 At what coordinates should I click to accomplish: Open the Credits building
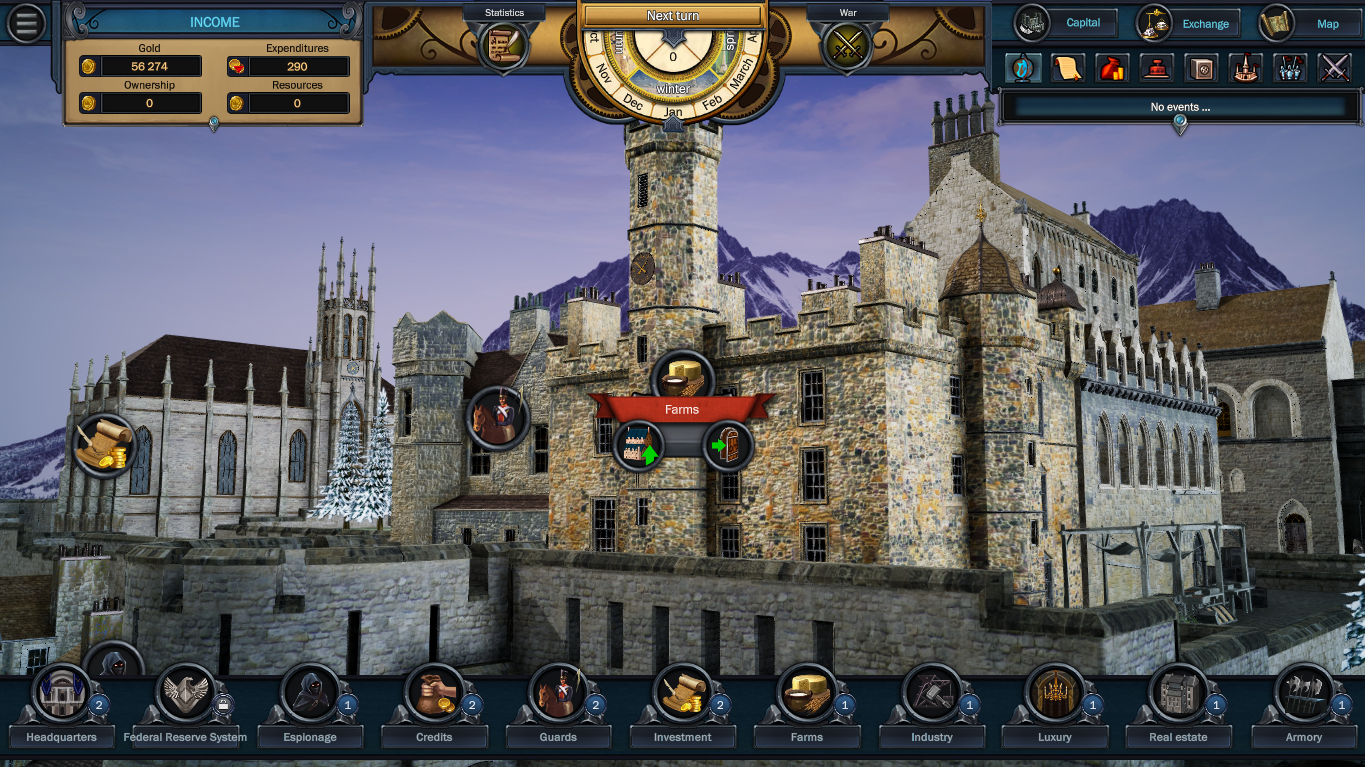coord(434,693)
